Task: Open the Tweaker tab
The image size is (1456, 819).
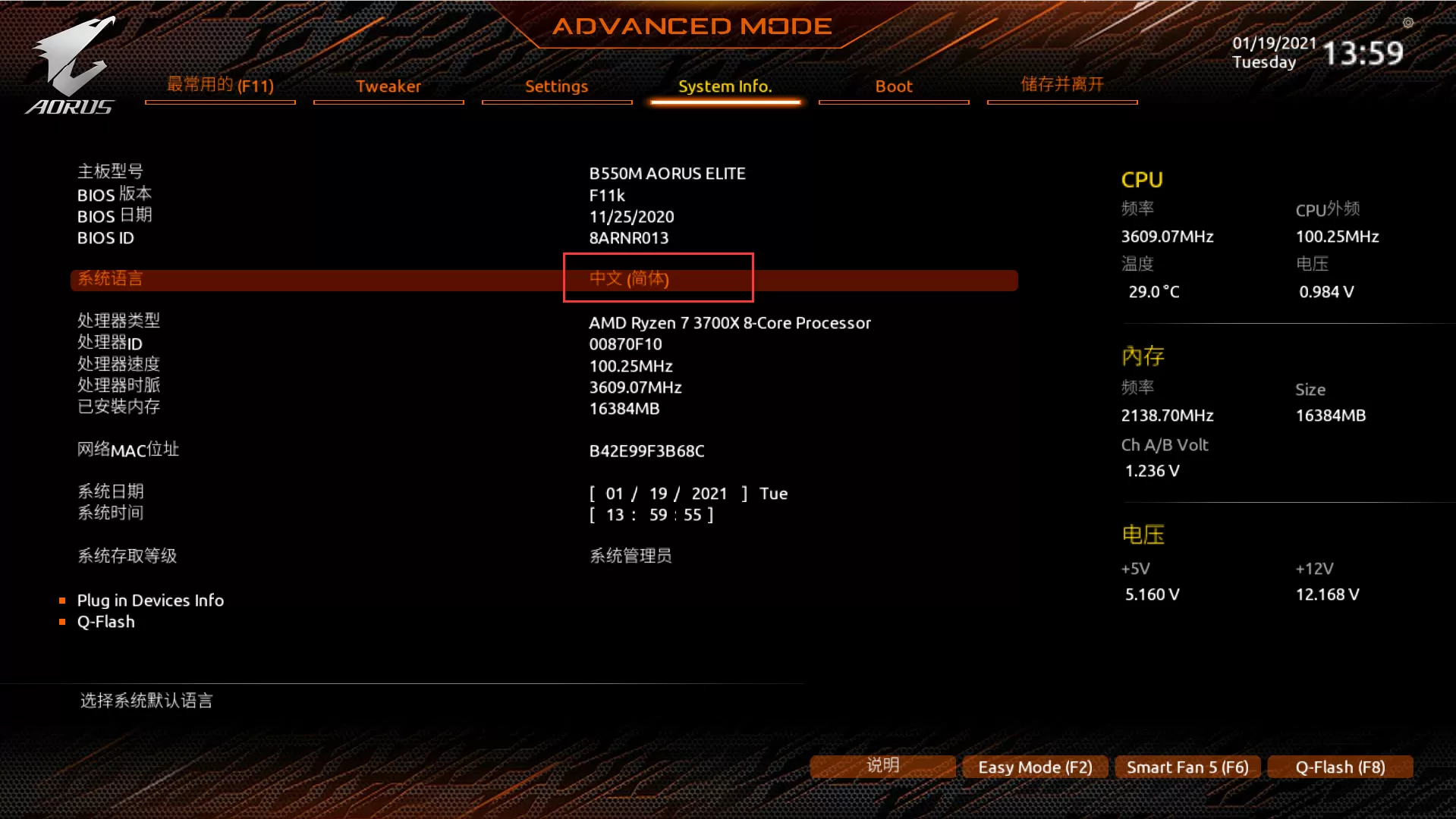Action: [388, 86]
